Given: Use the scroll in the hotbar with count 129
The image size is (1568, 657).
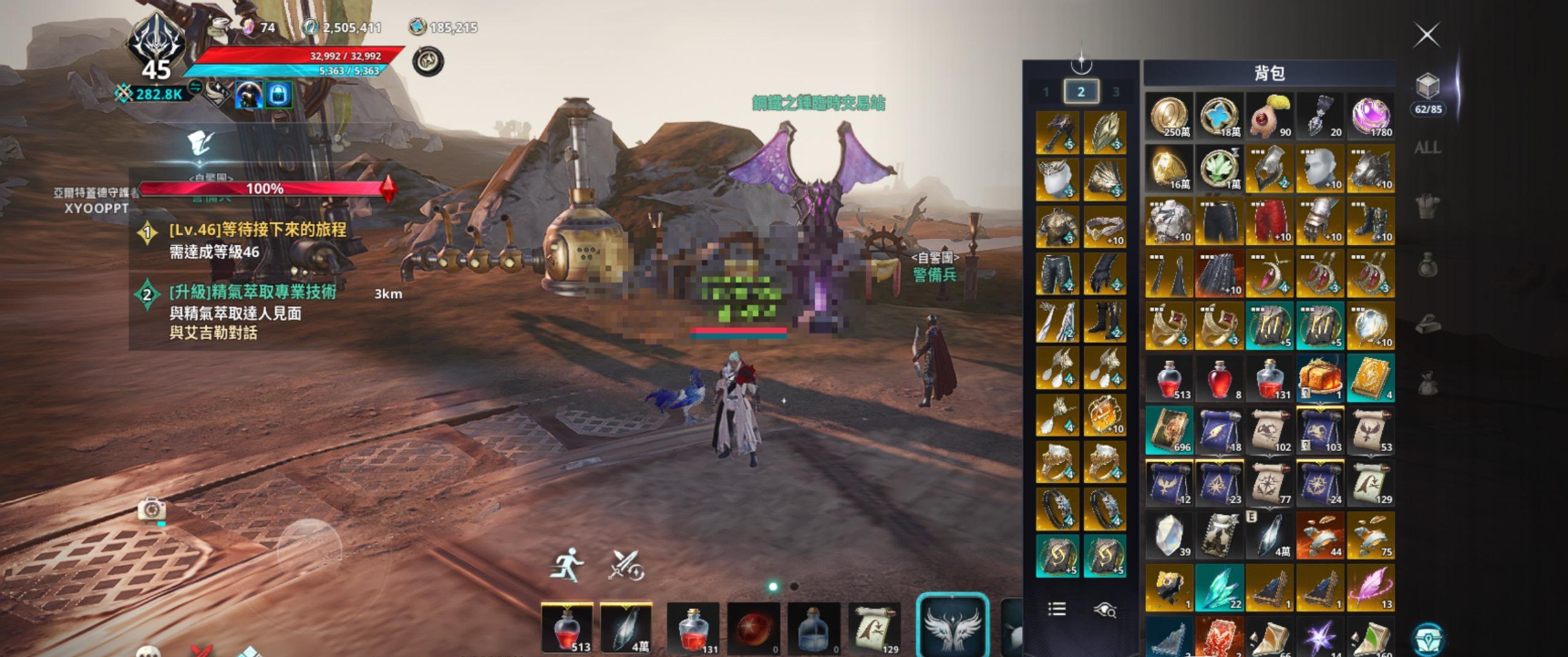Looking at the screenshot, I should click(874, 629).
